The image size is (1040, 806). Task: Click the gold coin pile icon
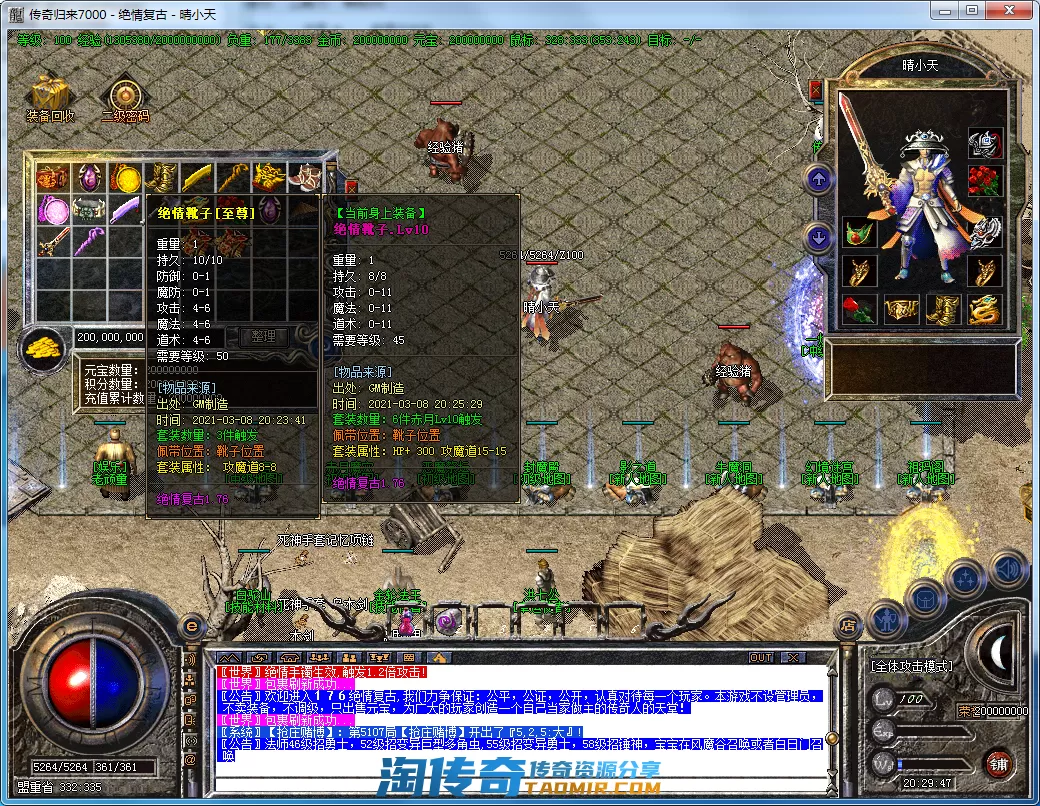[42, 347]
